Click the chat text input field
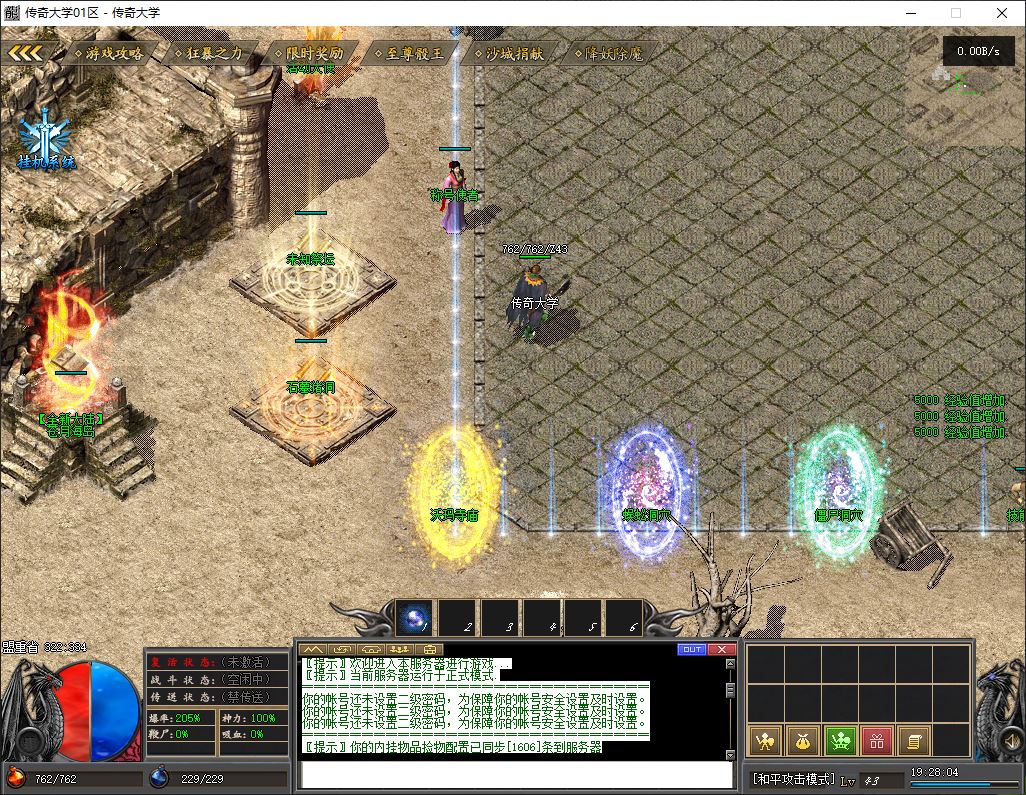The height and width of the screenshot is (795, 1026). pos(517,775)
